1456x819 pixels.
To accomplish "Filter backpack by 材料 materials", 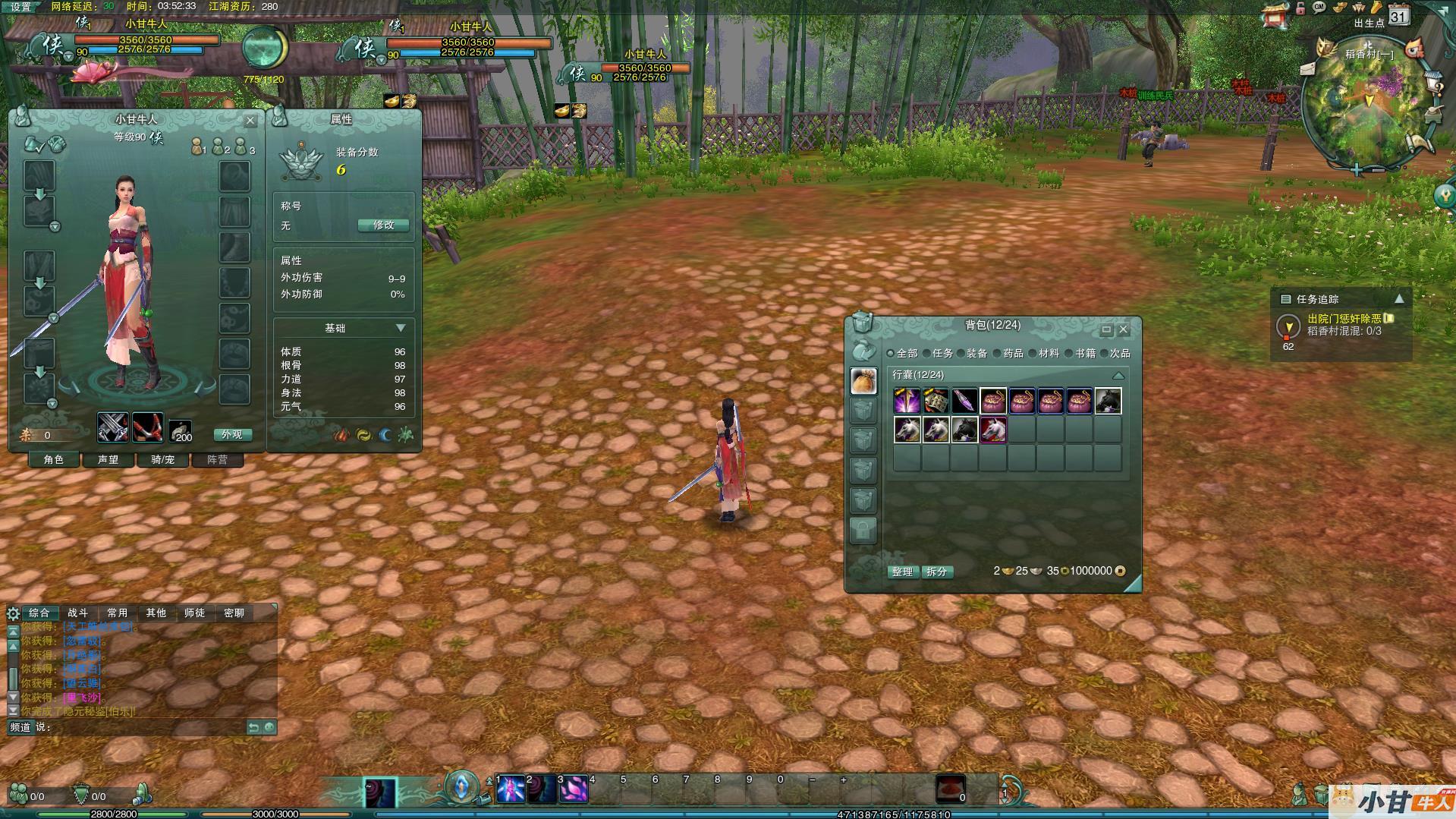I will [x=1043, y=354].
